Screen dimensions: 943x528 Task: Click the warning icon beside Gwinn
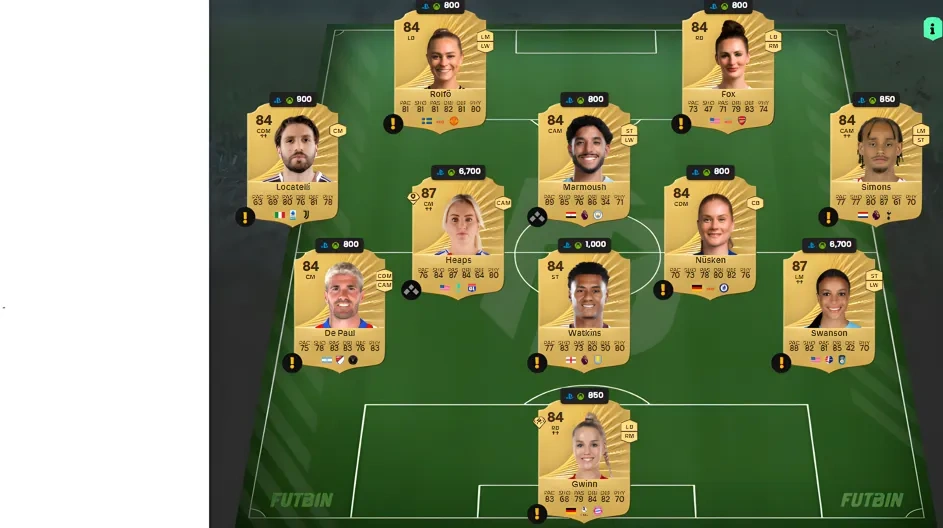(x=537, y=514)
